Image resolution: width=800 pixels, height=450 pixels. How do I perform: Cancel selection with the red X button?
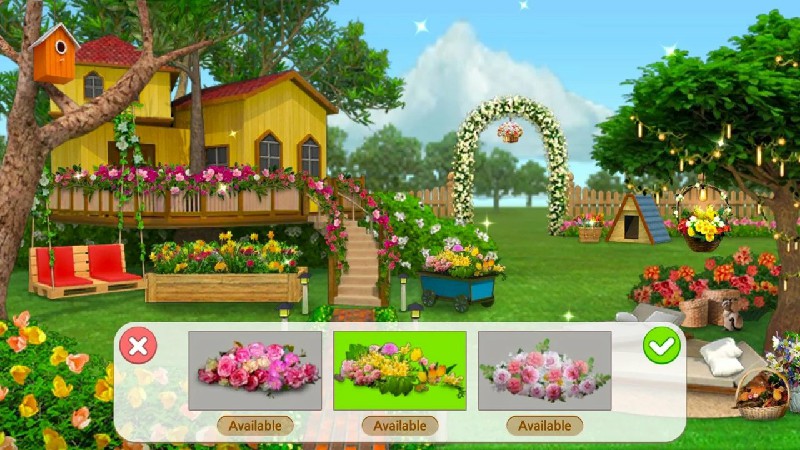coord(138,346)
